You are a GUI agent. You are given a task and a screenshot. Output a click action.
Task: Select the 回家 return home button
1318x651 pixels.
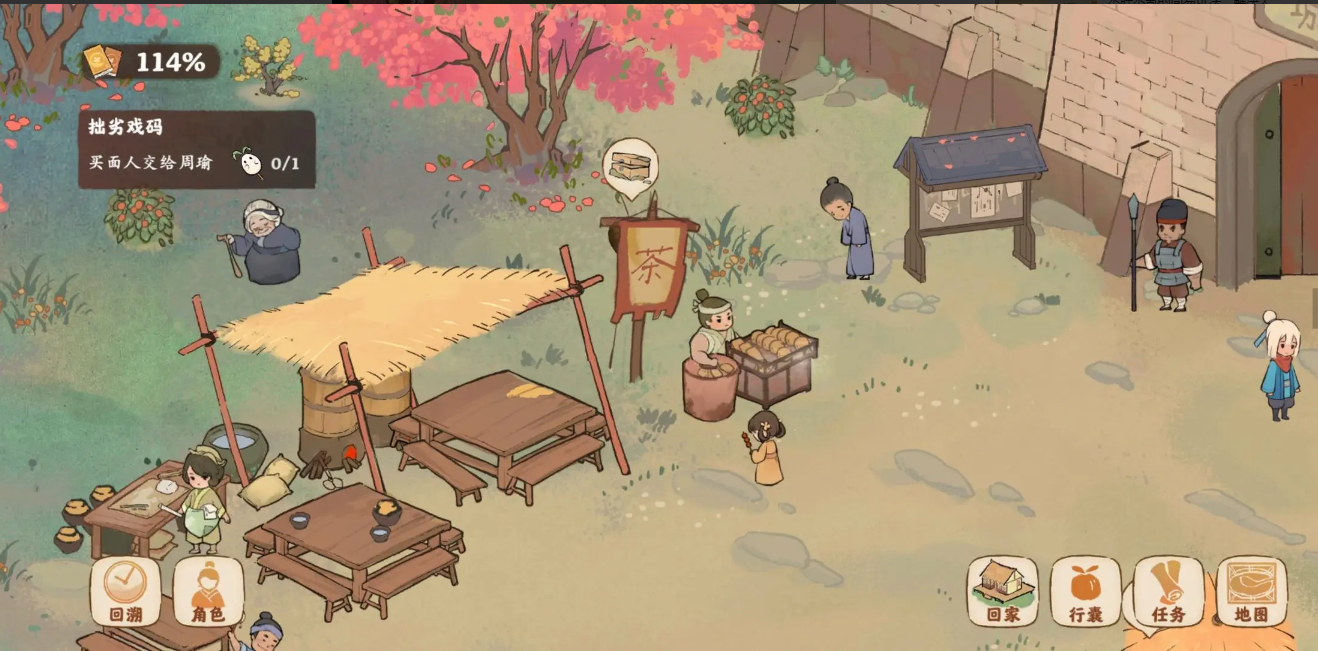point(1002,591)
